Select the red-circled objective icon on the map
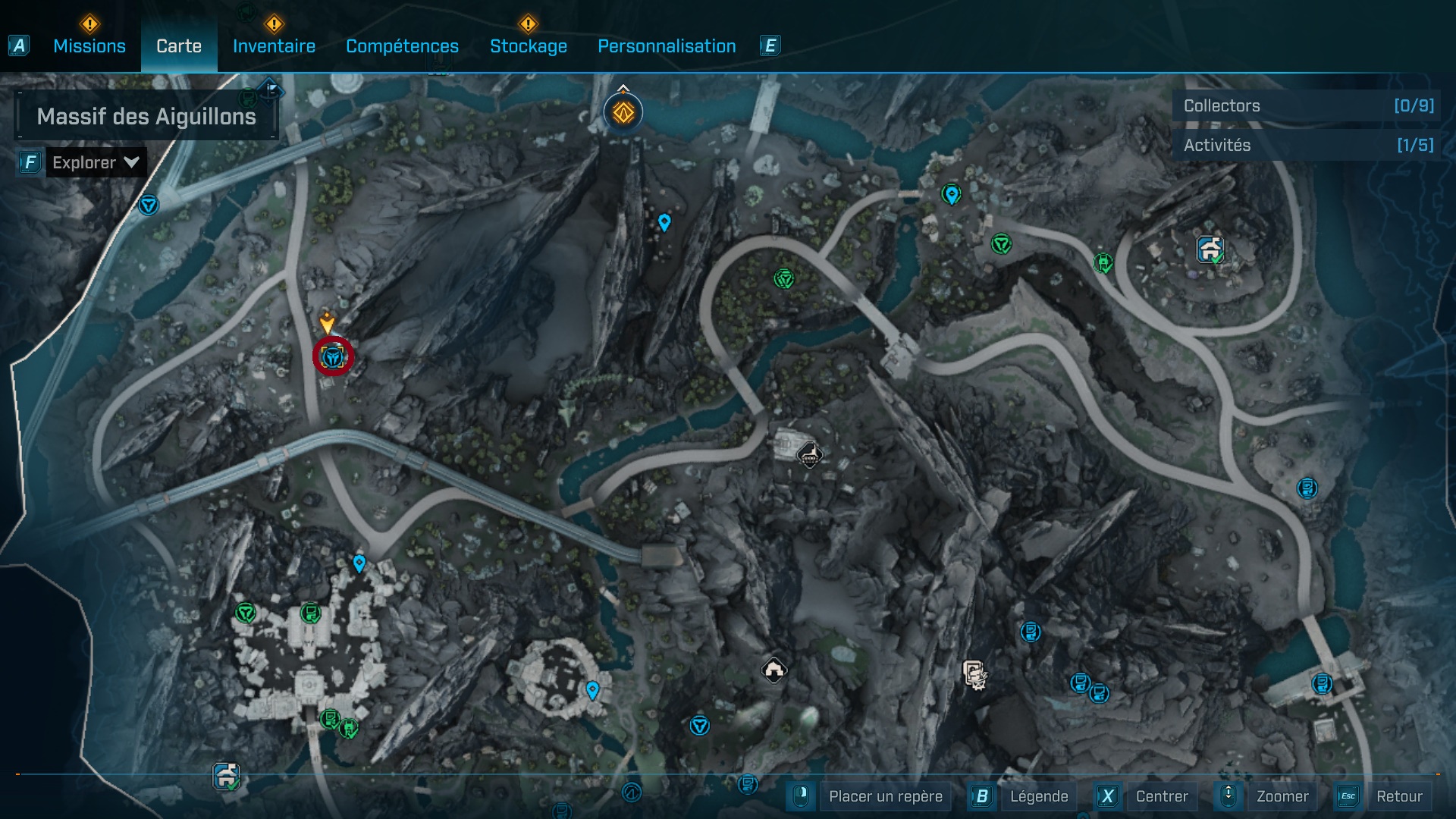1456x819 pixels. [x=331, y=356]
